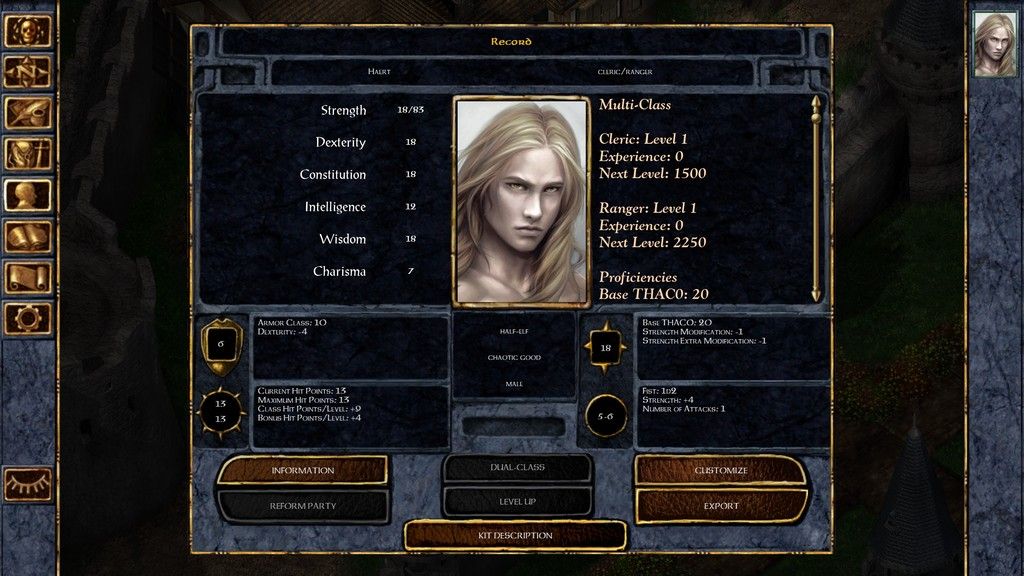1024x576 pixels.
Task: Click the Level Up button
Action: (517, 501)
